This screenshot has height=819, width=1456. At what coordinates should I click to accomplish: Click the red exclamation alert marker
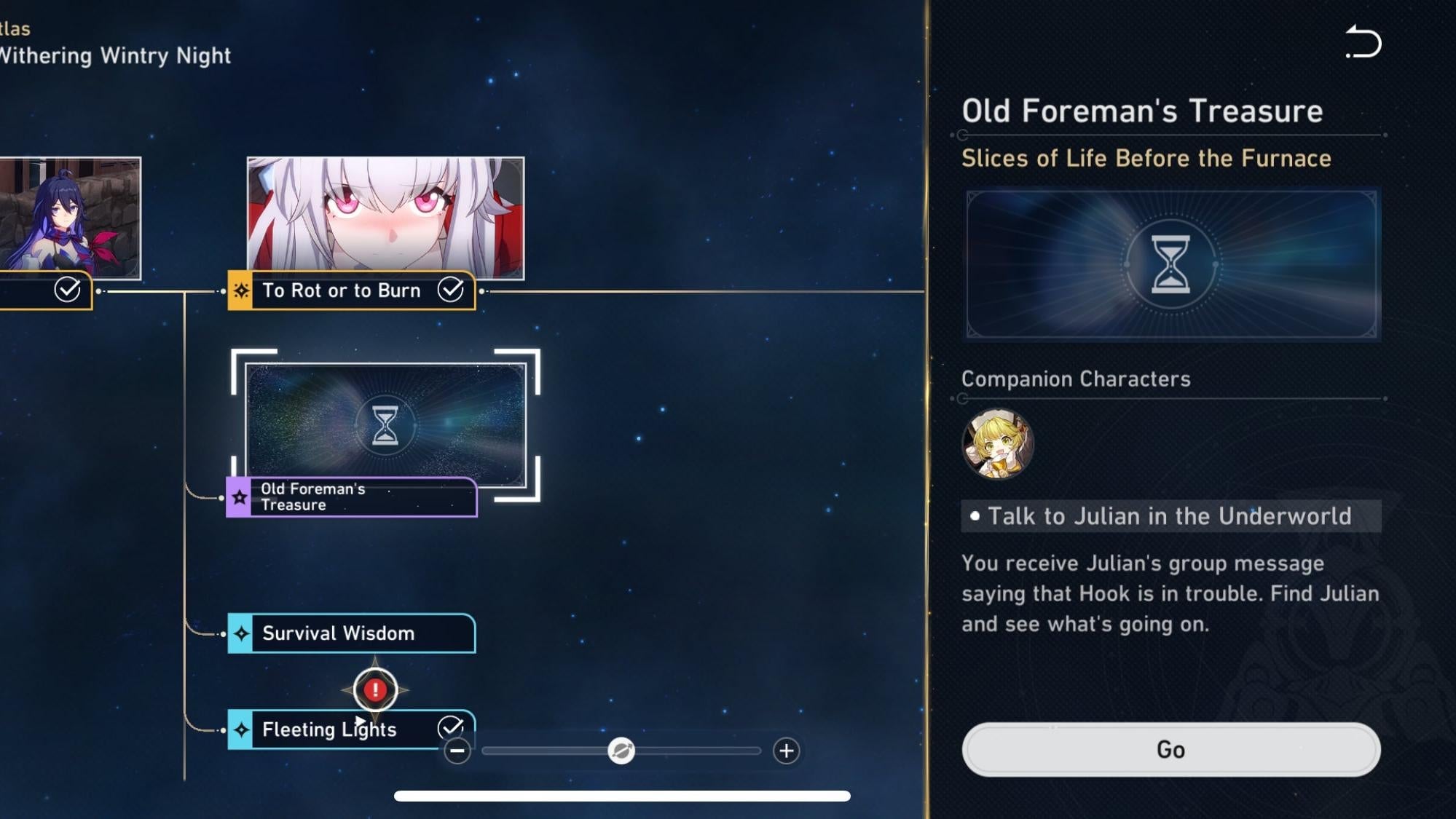point(374,688)
